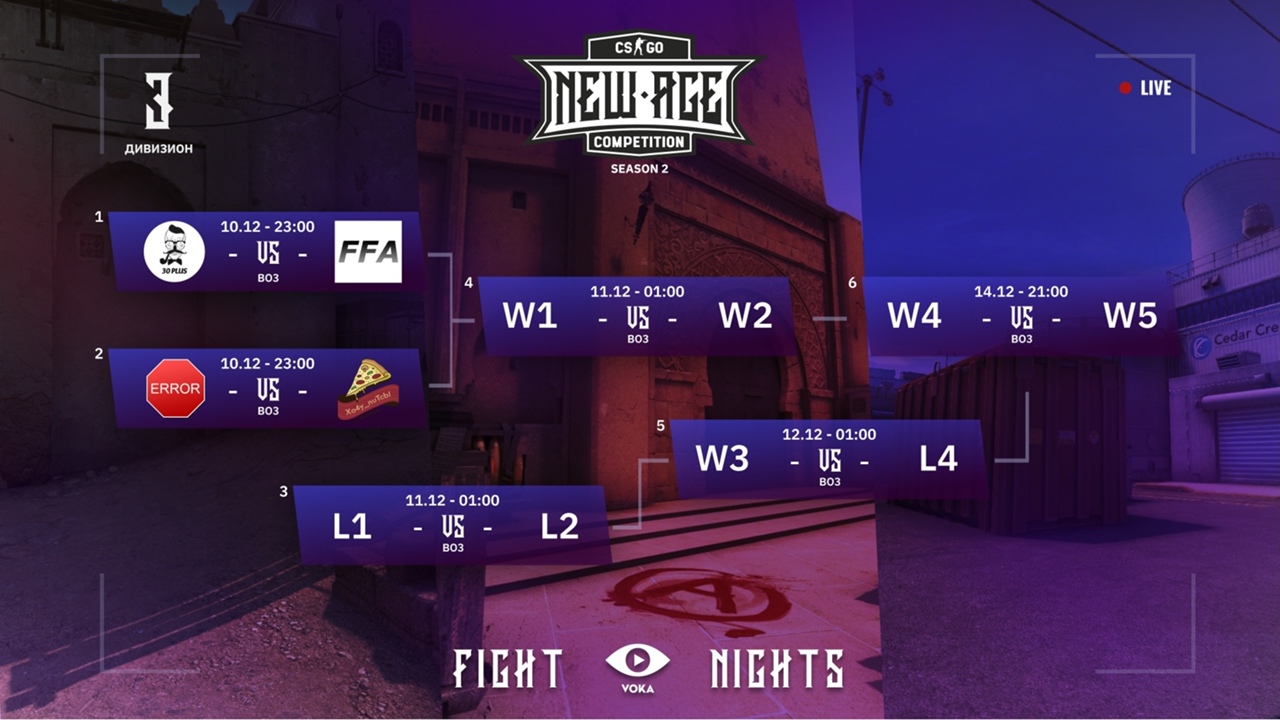Select the 30 Plus team logo
This screenshot has width=1280, height=720.
pyautogui.click(x=174, y=251)
